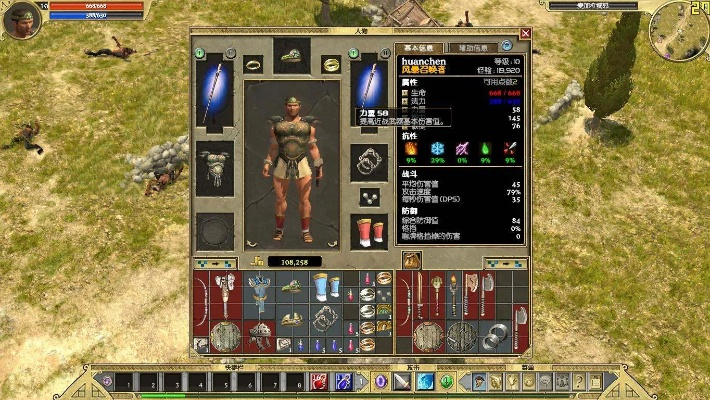Viewport: 710px width, 400px height.
Task: Click the minimap in the corner
Action: pyautogui.click(x=678, y=30)
